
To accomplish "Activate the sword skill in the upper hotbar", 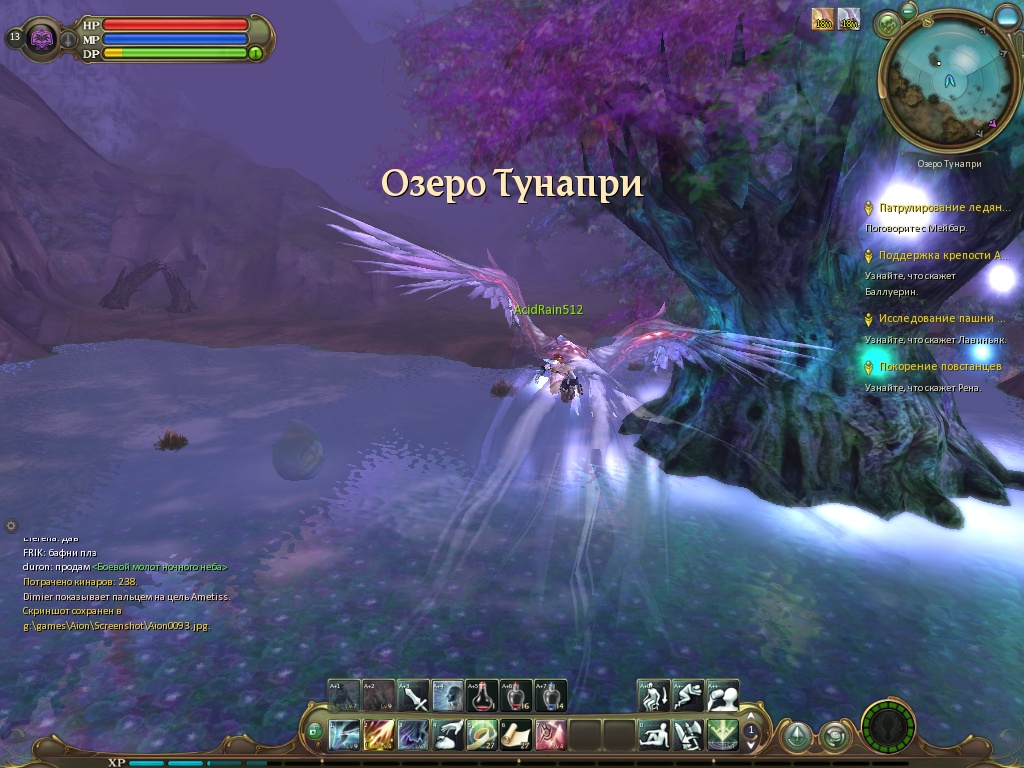I will click(x=414, y=695).
